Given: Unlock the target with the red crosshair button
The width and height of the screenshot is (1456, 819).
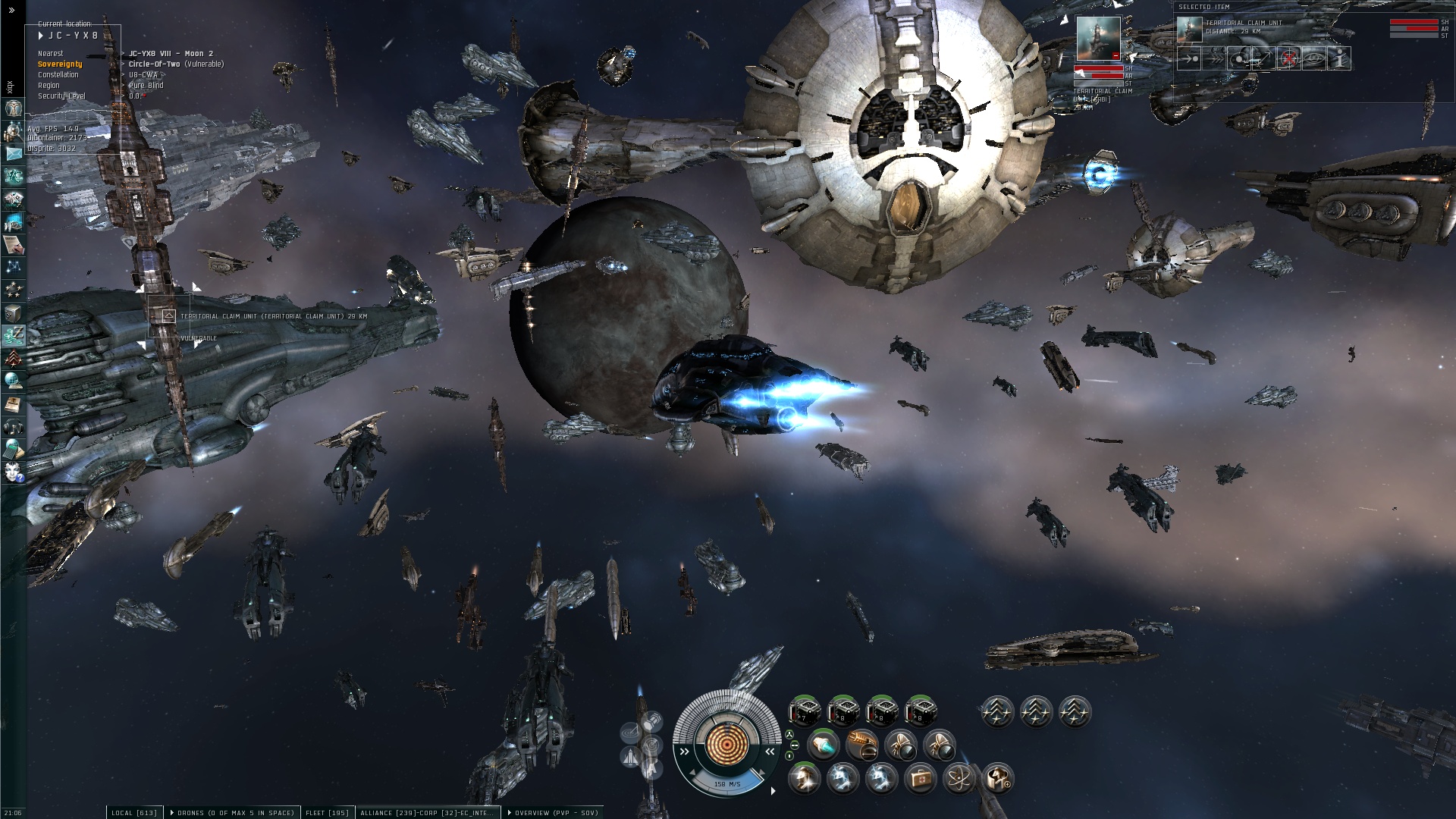Looking at the screenshot, I should [x=1289, y=58].
